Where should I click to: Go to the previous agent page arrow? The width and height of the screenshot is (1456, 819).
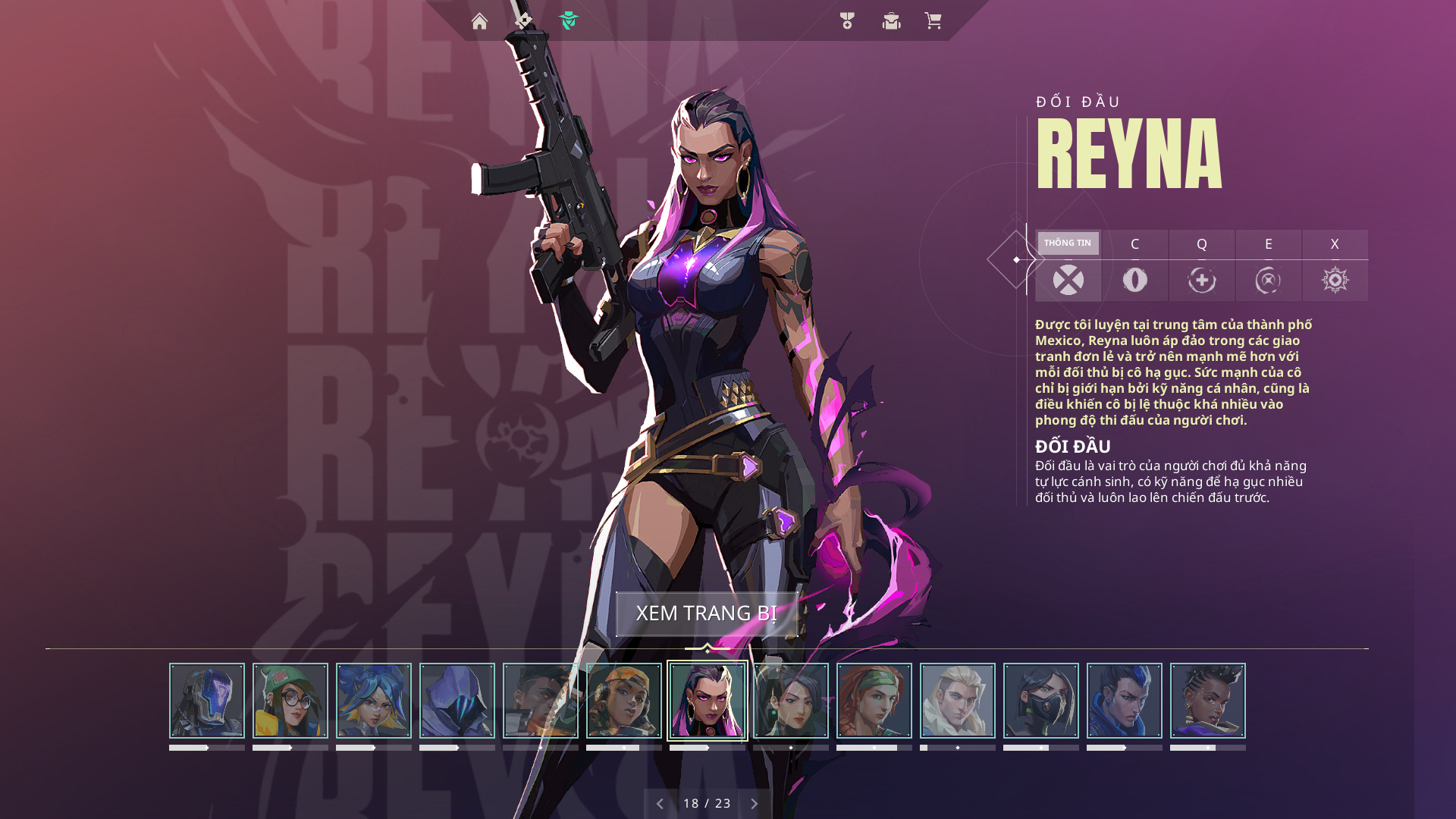tap(660, 804)
